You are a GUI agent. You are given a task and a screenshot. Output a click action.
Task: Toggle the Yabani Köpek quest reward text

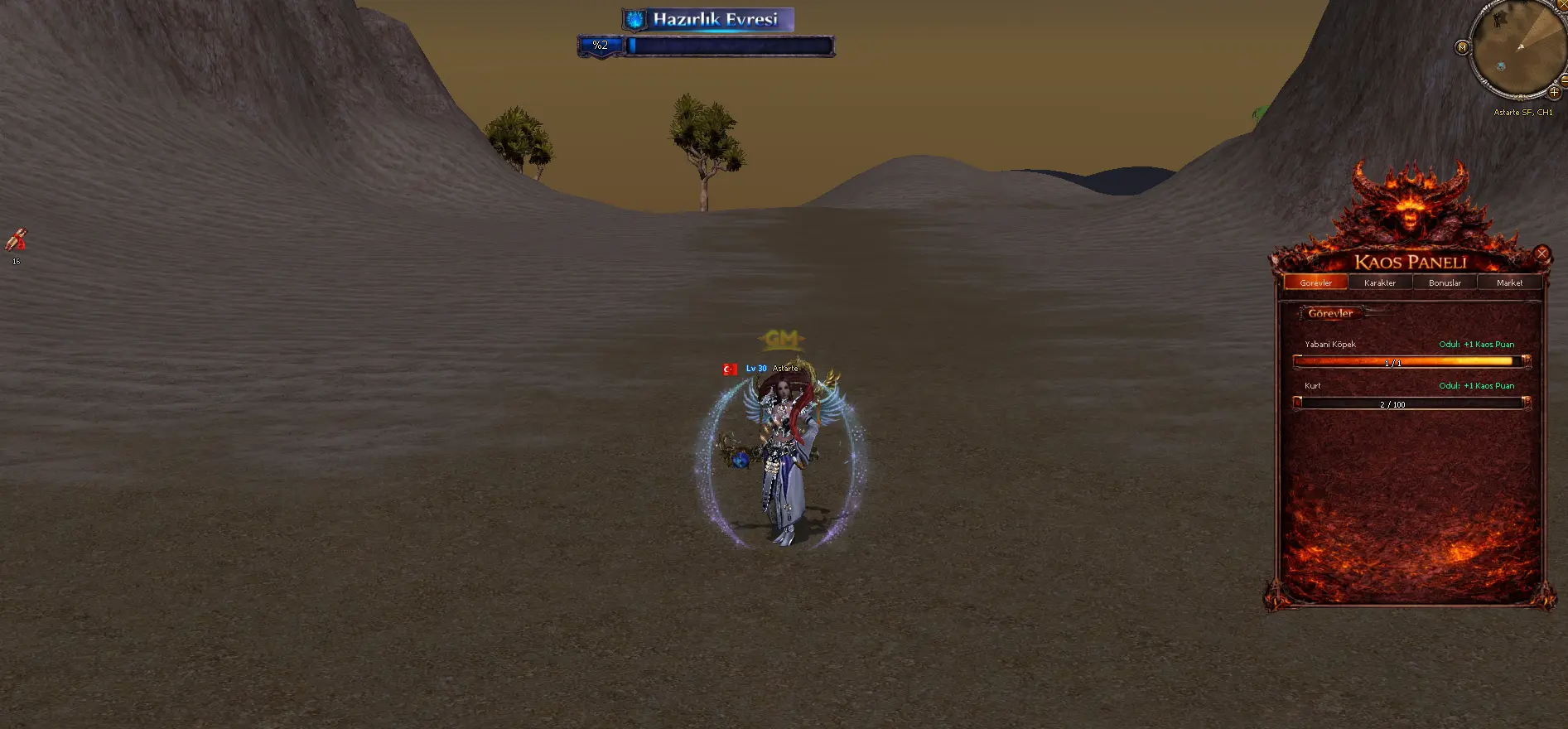pyautogui.click(x=1476, y=343)
